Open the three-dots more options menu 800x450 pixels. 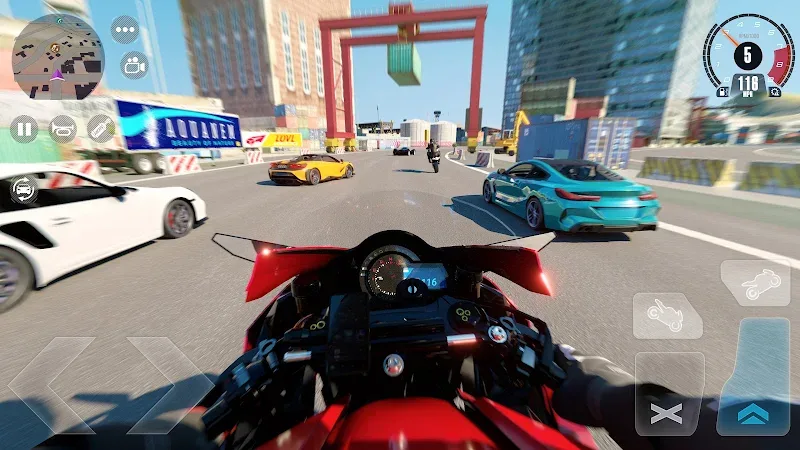(124, 29)
